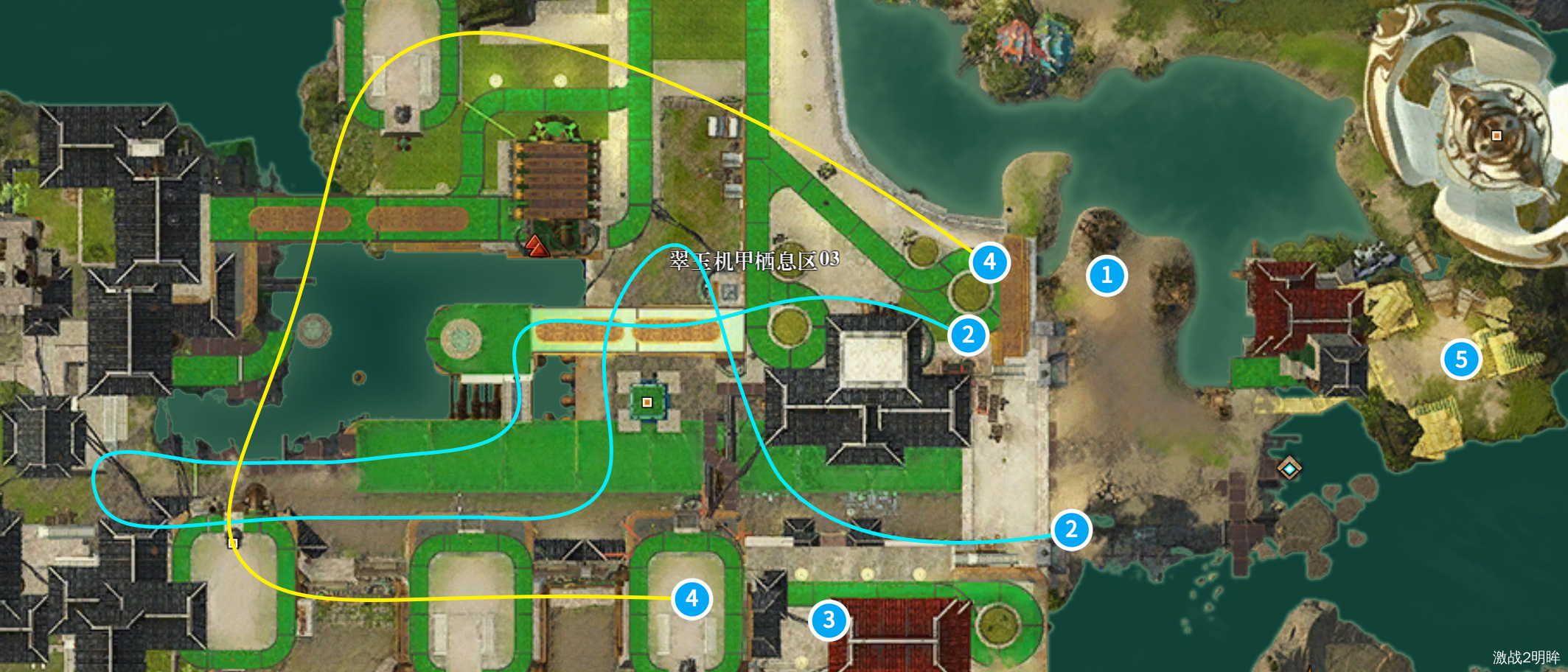The image size is (1568, 672).
Task: Select the diamond waypoint icon
Action: pyautogui.click(x=1289, y=468)
